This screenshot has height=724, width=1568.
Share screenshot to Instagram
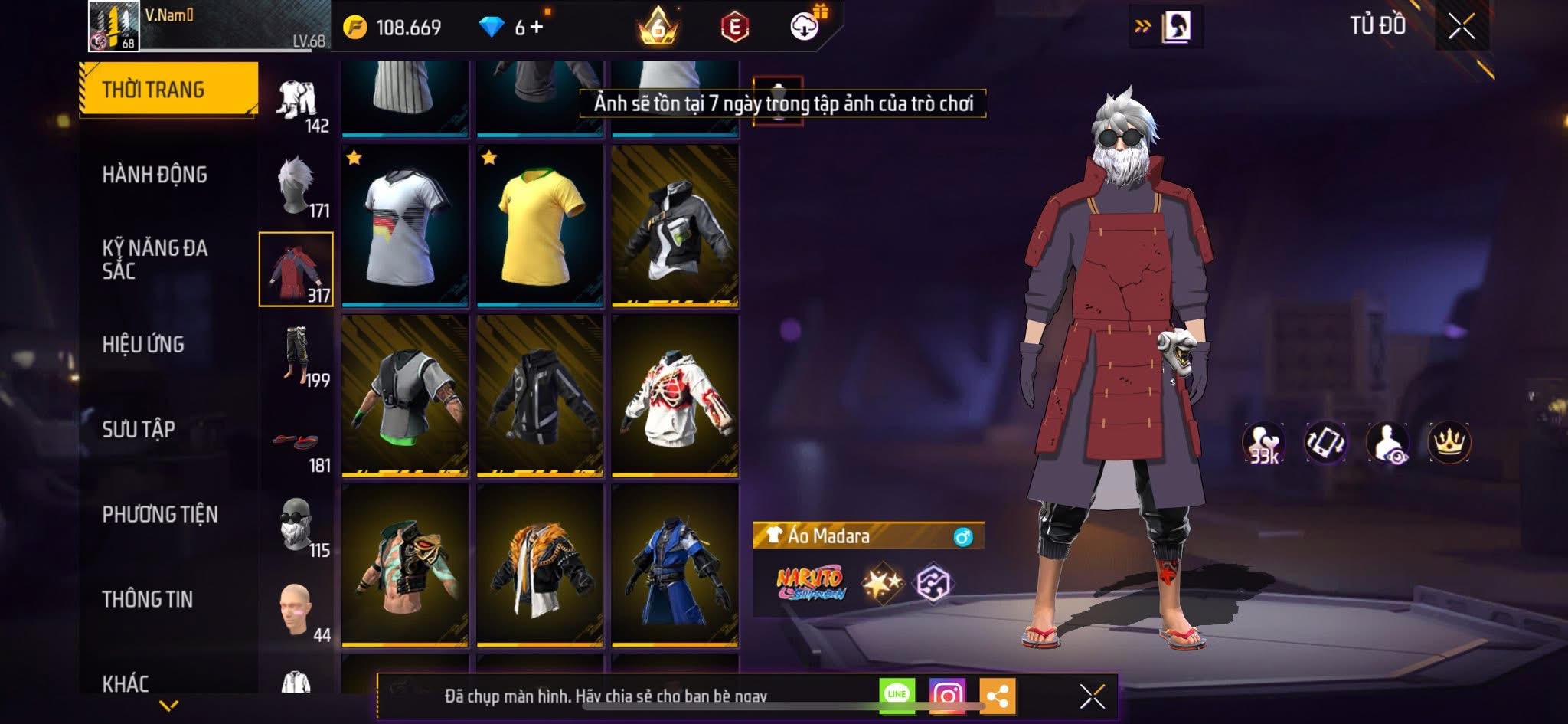tap(947, 696)
